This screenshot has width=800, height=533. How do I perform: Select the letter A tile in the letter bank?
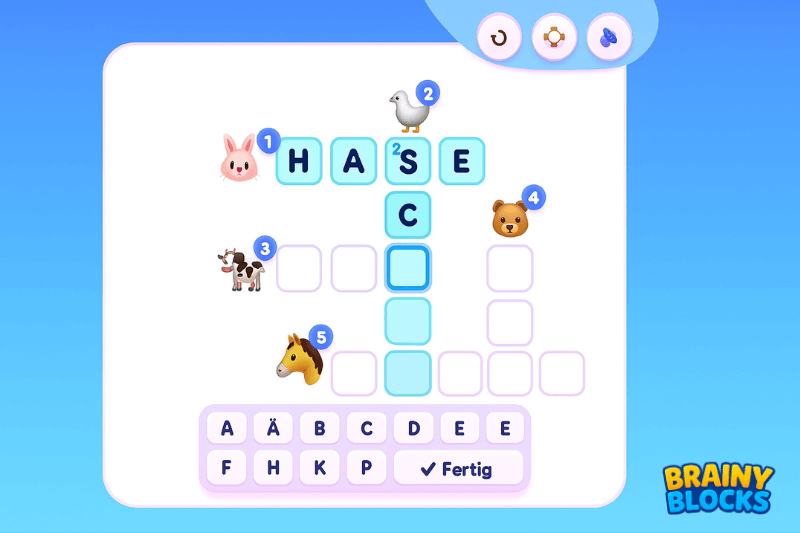coord(227,429)
